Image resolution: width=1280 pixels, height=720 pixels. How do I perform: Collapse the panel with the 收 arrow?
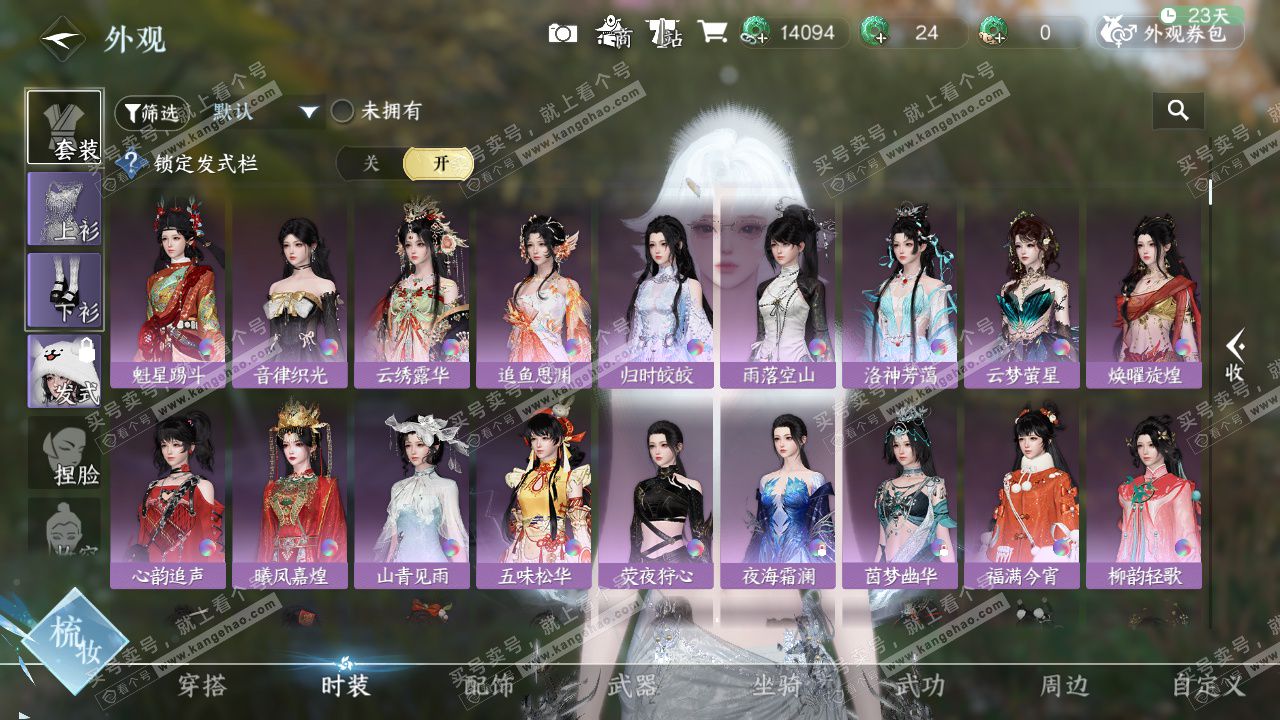point(1236,355)
